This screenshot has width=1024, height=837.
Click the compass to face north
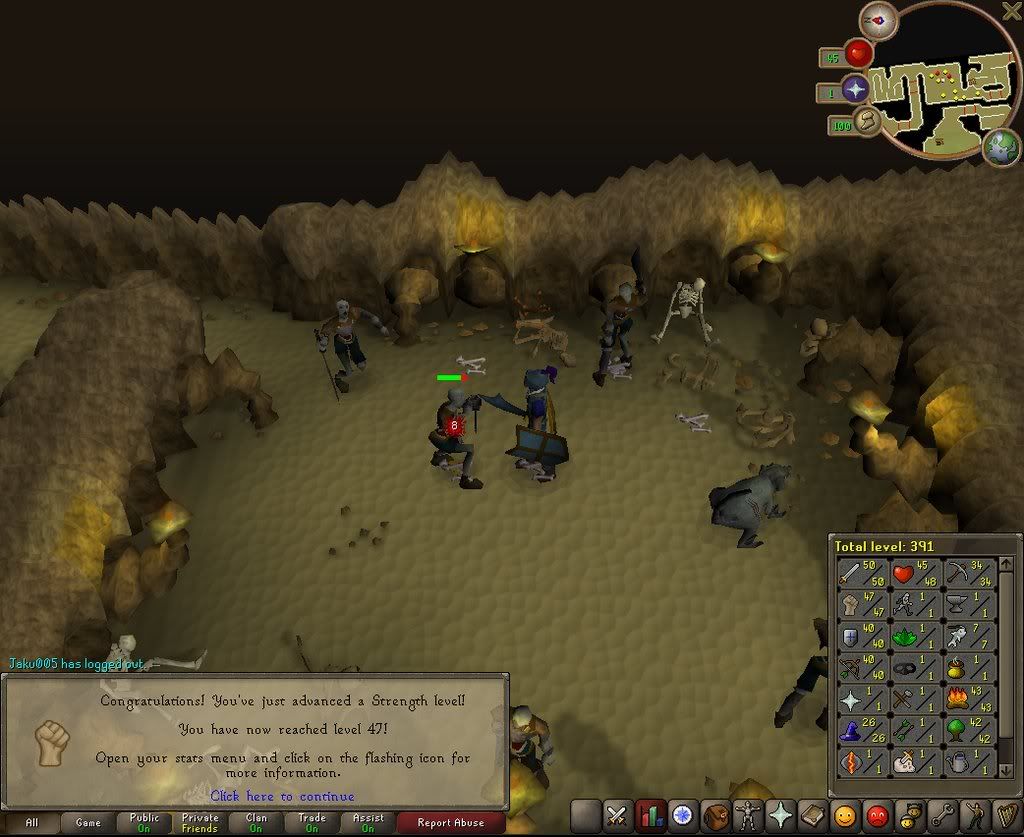pyautogui.click(x=879, y=20)
